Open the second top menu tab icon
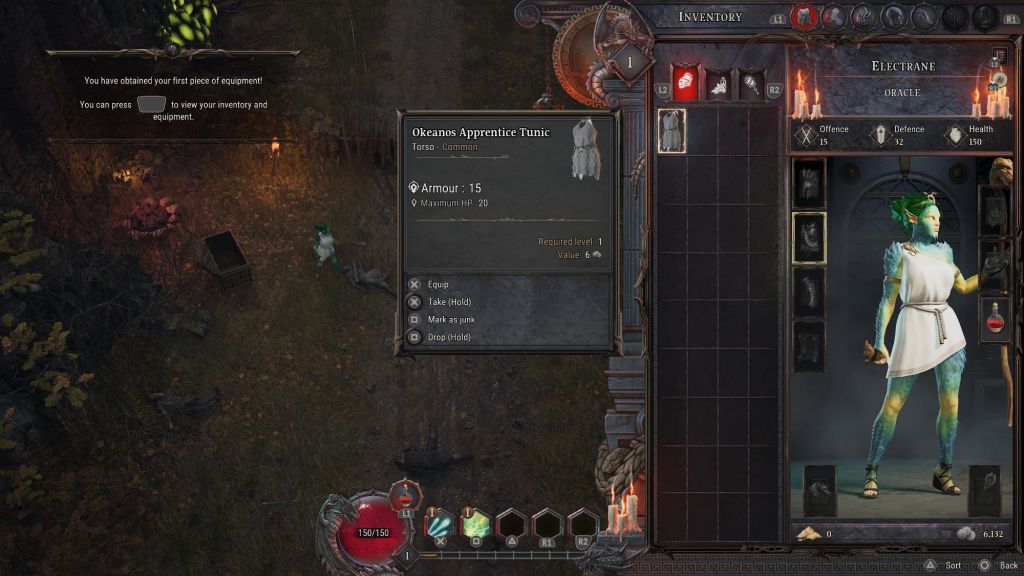The width and height of the screenshot is (1024, 576). (834, 17)
